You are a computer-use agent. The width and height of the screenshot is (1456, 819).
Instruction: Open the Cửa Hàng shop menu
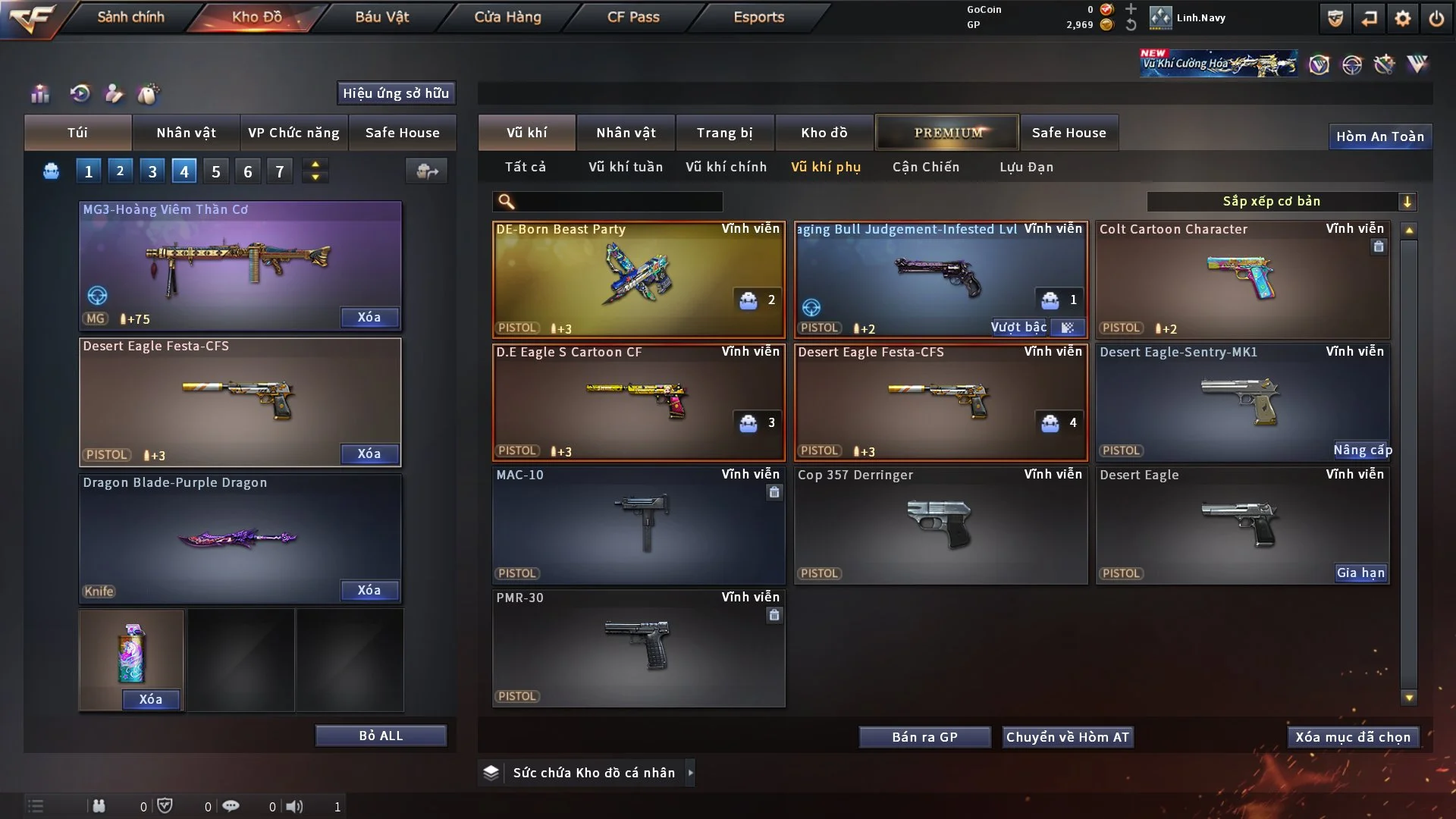click(507, 17)
